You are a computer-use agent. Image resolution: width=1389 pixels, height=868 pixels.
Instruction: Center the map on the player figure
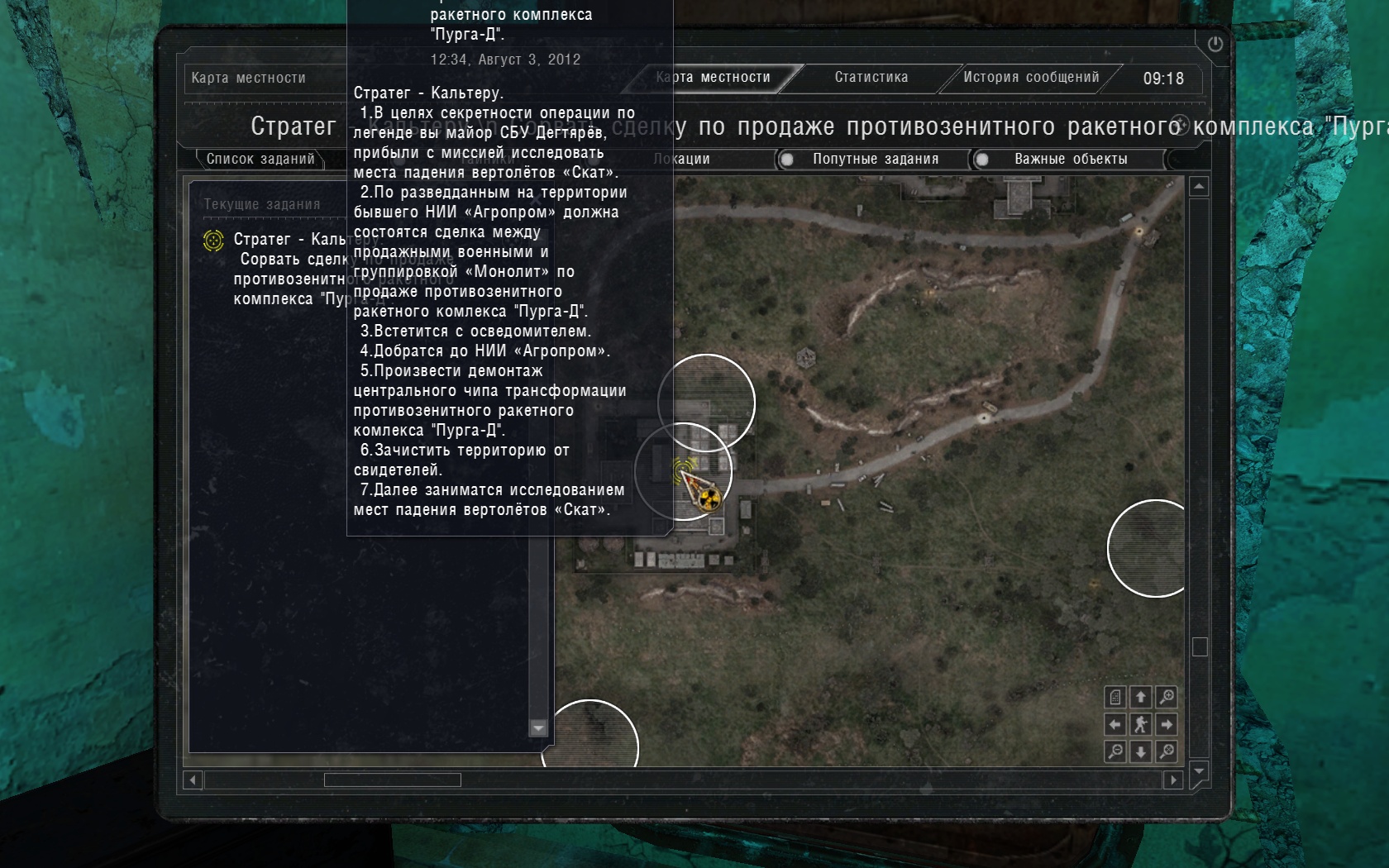1141,725
